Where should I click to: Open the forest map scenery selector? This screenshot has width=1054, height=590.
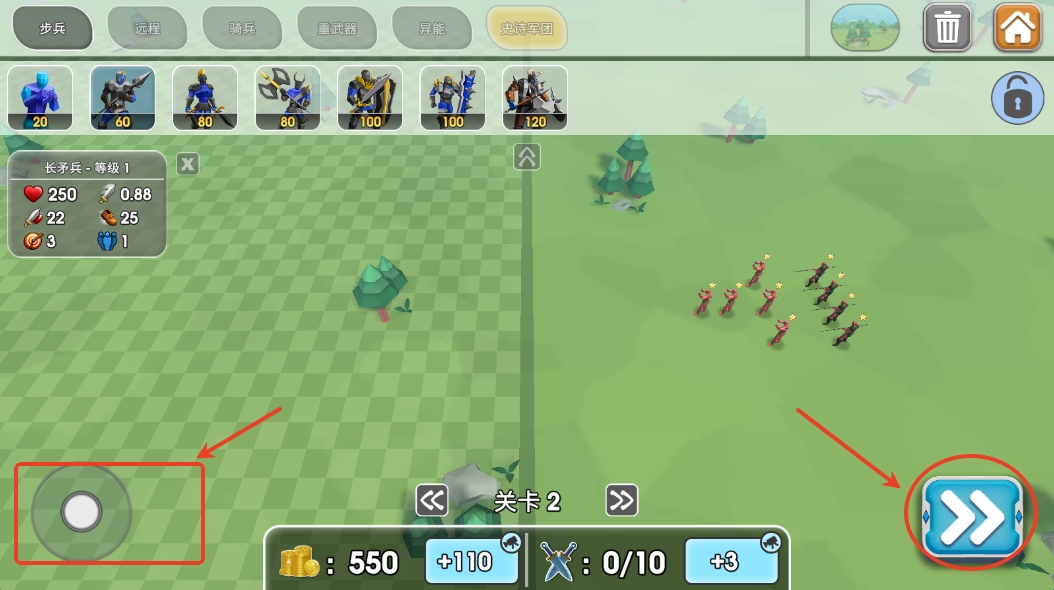(865, 28)
